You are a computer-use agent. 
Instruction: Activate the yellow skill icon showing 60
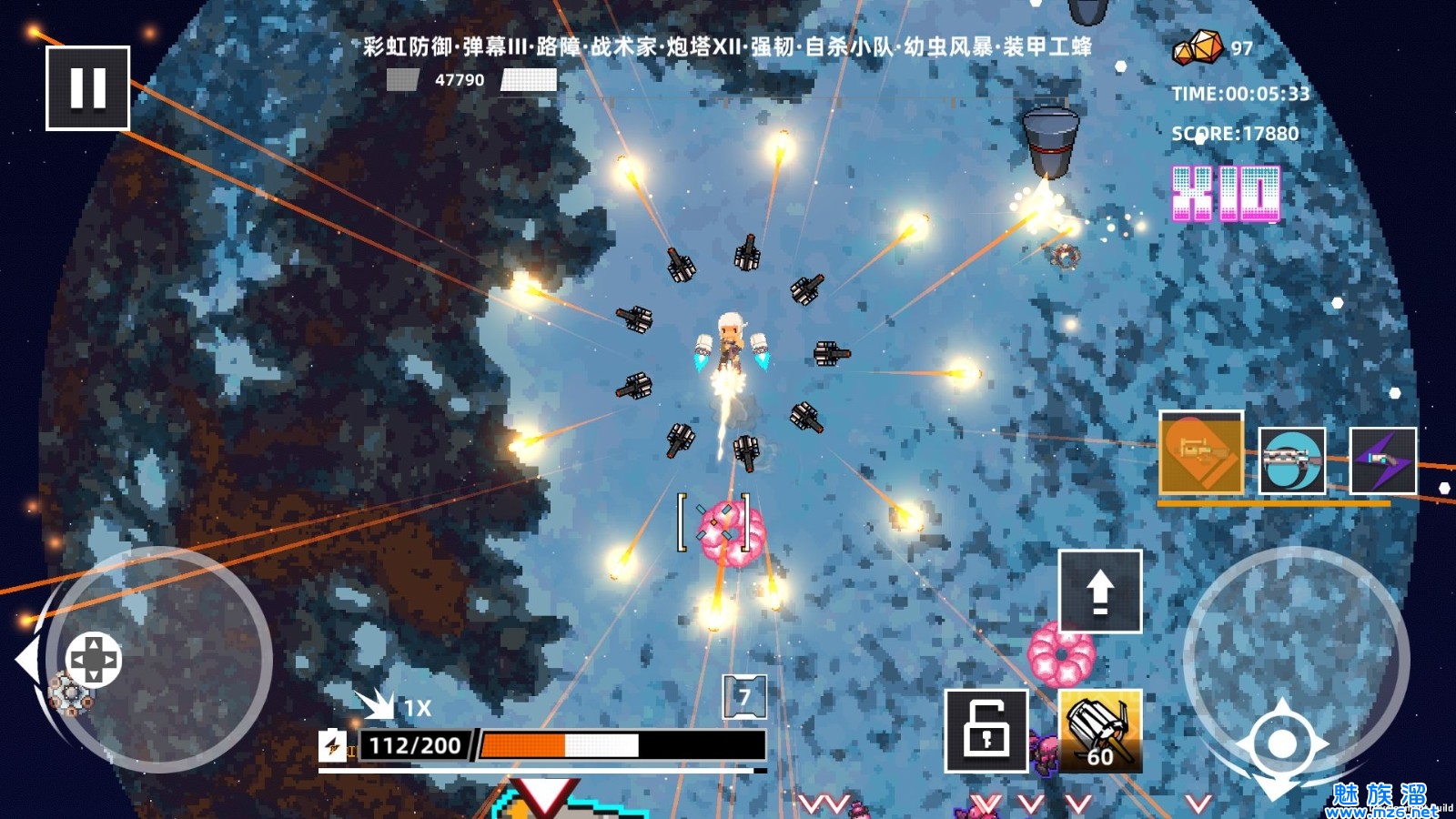1100,731
